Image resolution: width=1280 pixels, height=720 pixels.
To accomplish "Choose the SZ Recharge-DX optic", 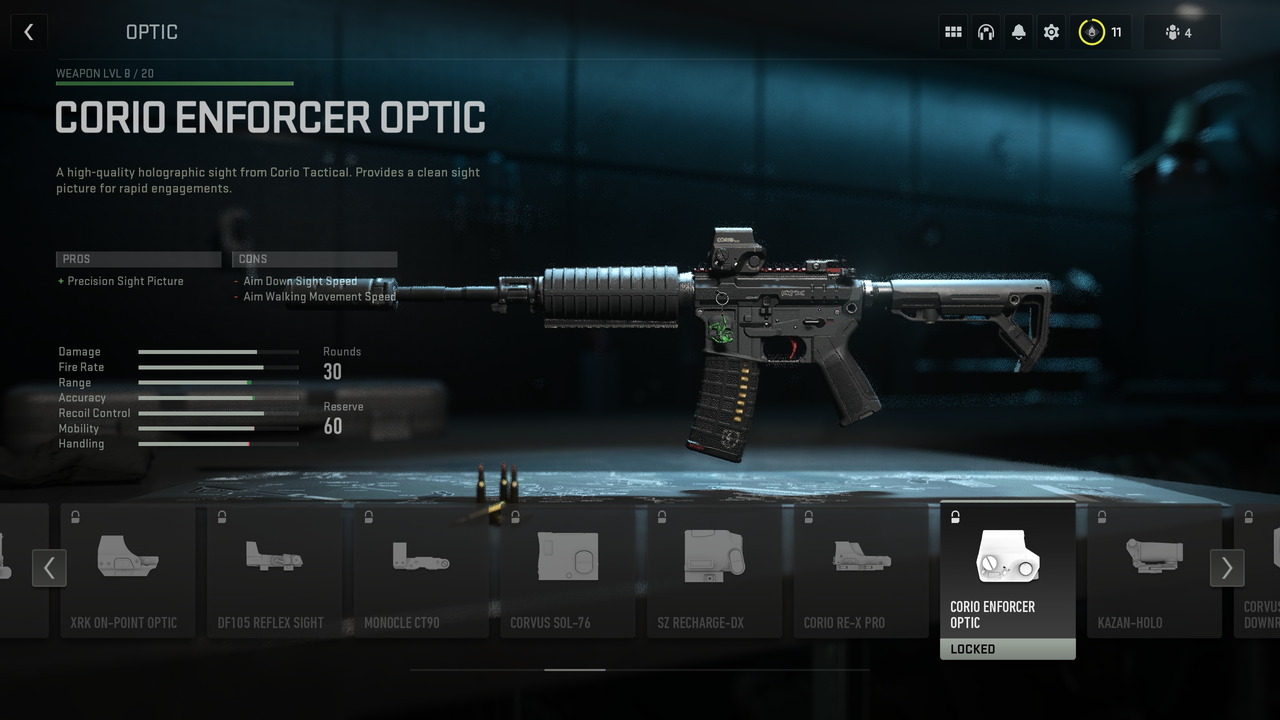I will tap(714, 570).
